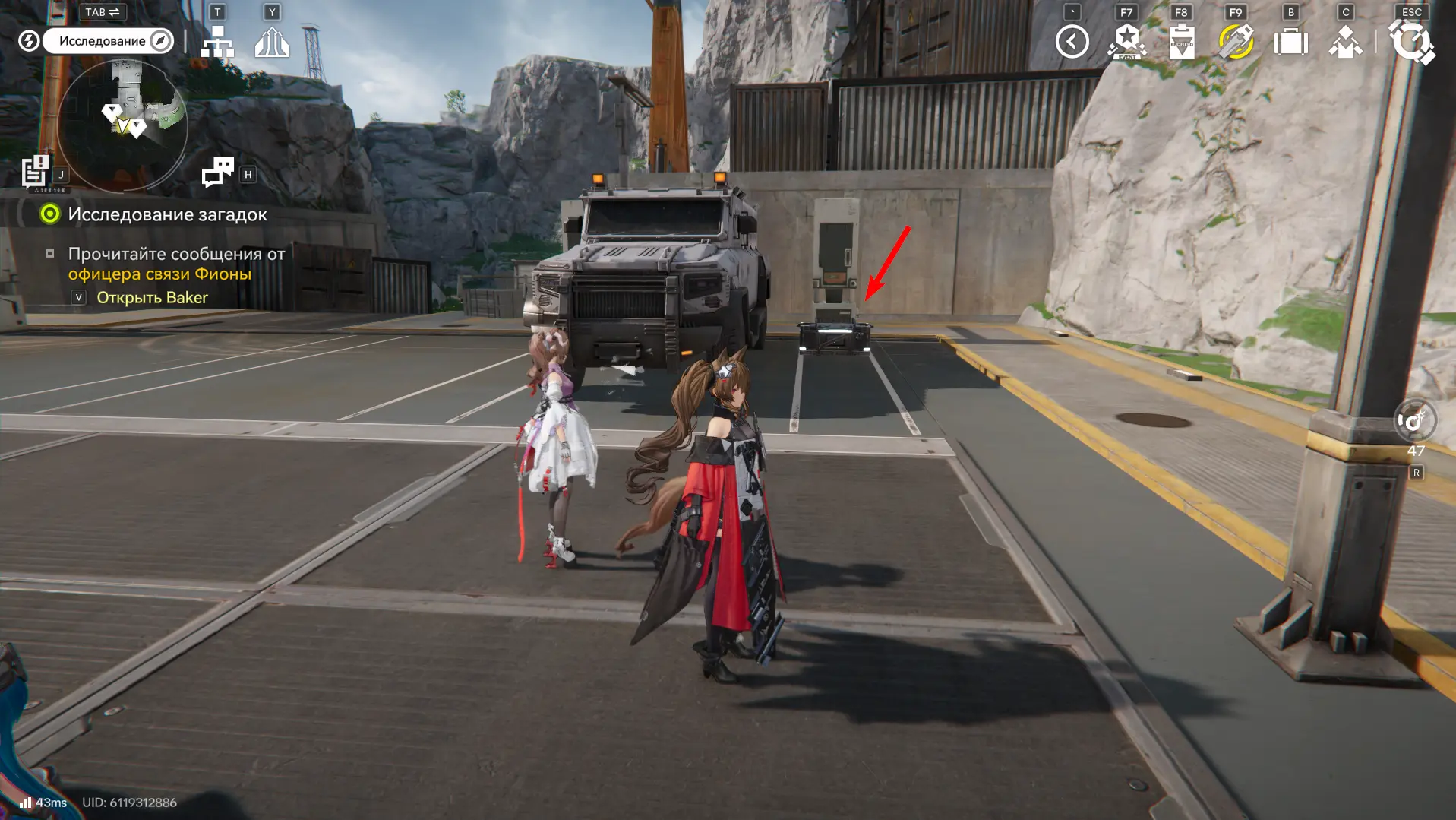Click the round left-arrow collapse button
Viewport: 1456px width, 820px height.
click(x=1072, y=42)
